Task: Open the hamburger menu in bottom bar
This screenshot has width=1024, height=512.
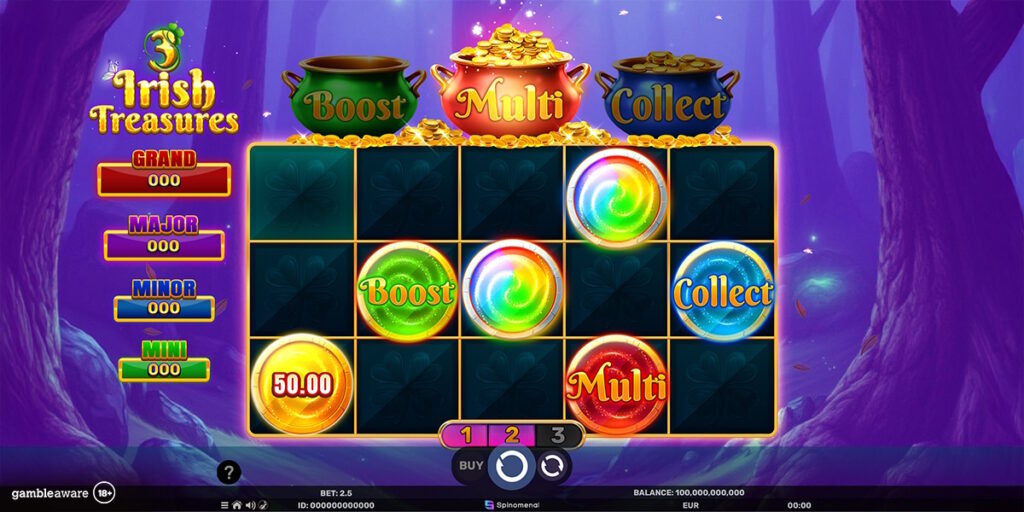Action: 225,505
